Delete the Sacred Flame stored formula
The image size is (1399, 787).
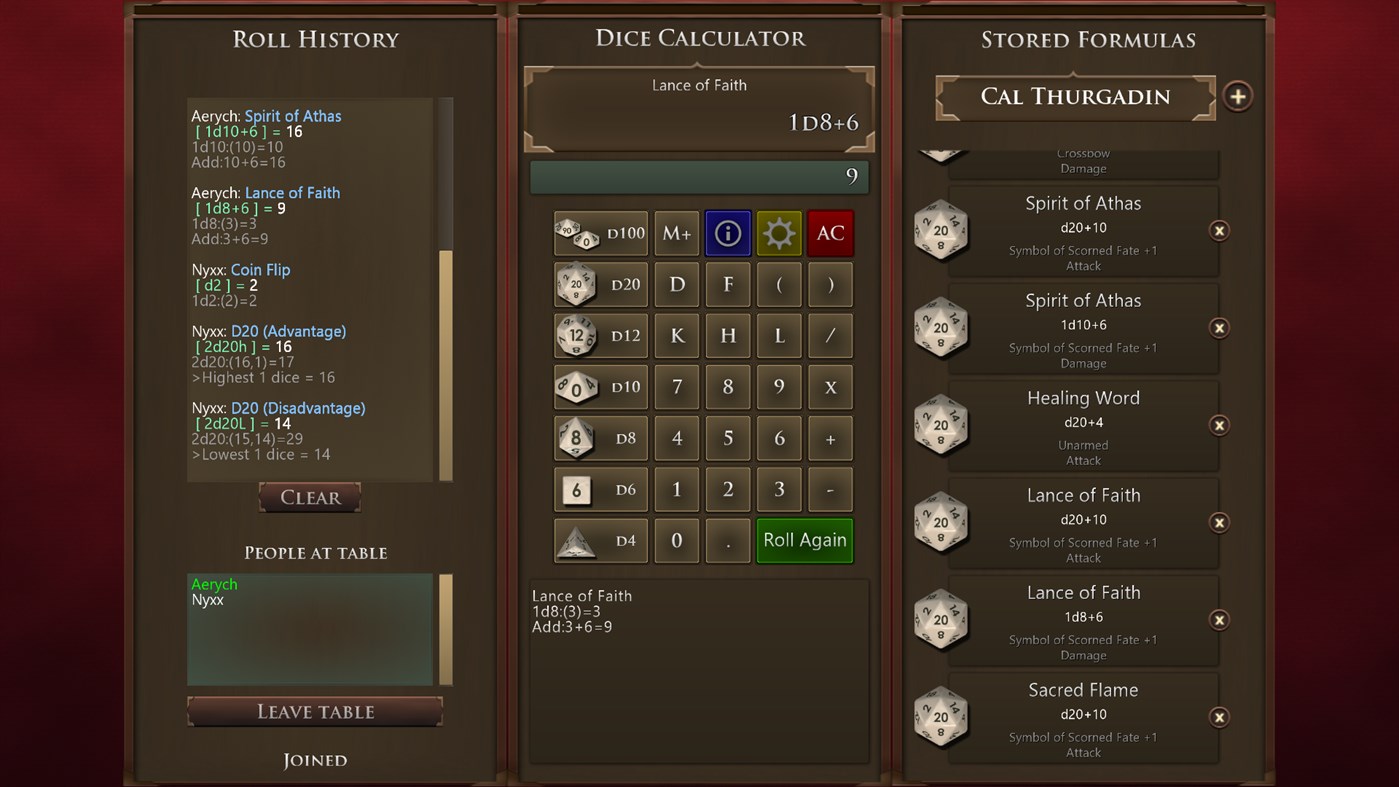pyautogui.click(x=1219, y=717)
